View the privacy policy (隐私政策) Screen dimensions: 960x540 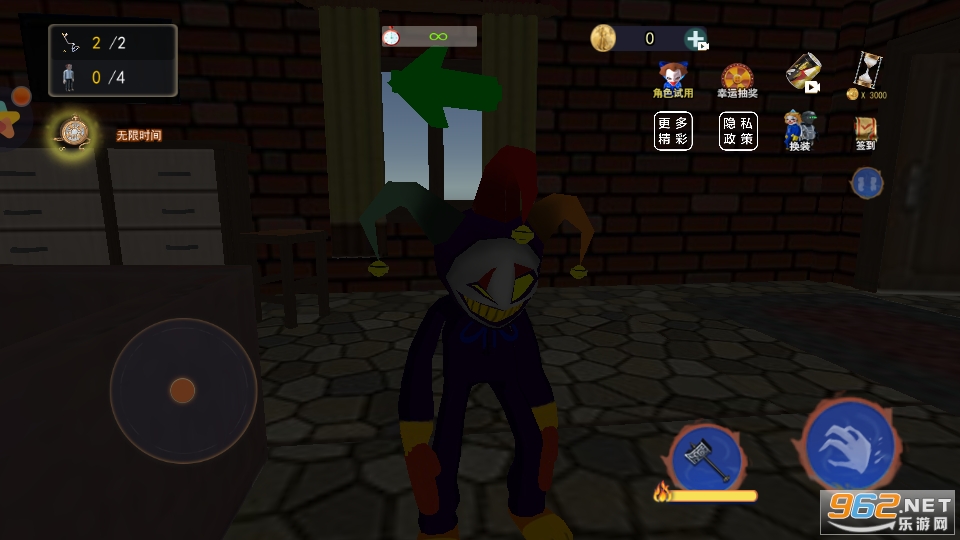pyautogui.click(x=738, y=131)
